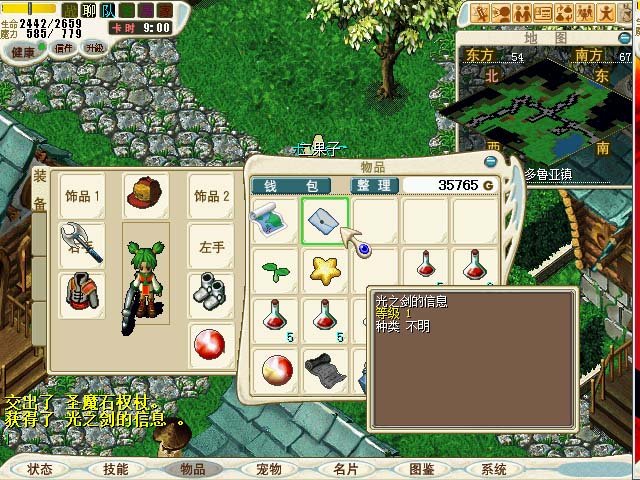
Task: Open the 信件 mail button
Action: (x=64, y=49)
